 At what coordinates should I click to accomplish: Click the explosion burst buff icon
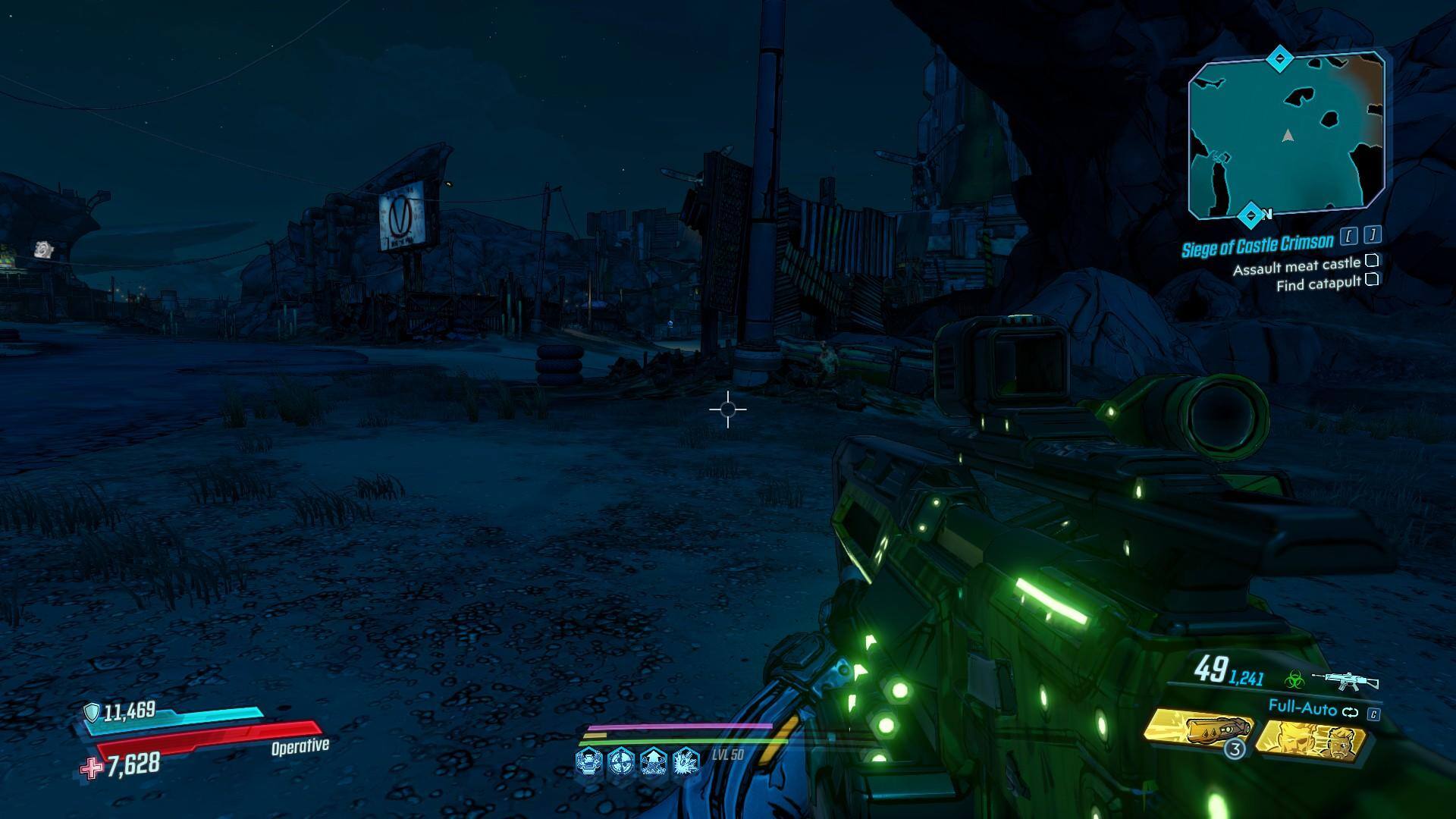[686, 760]
